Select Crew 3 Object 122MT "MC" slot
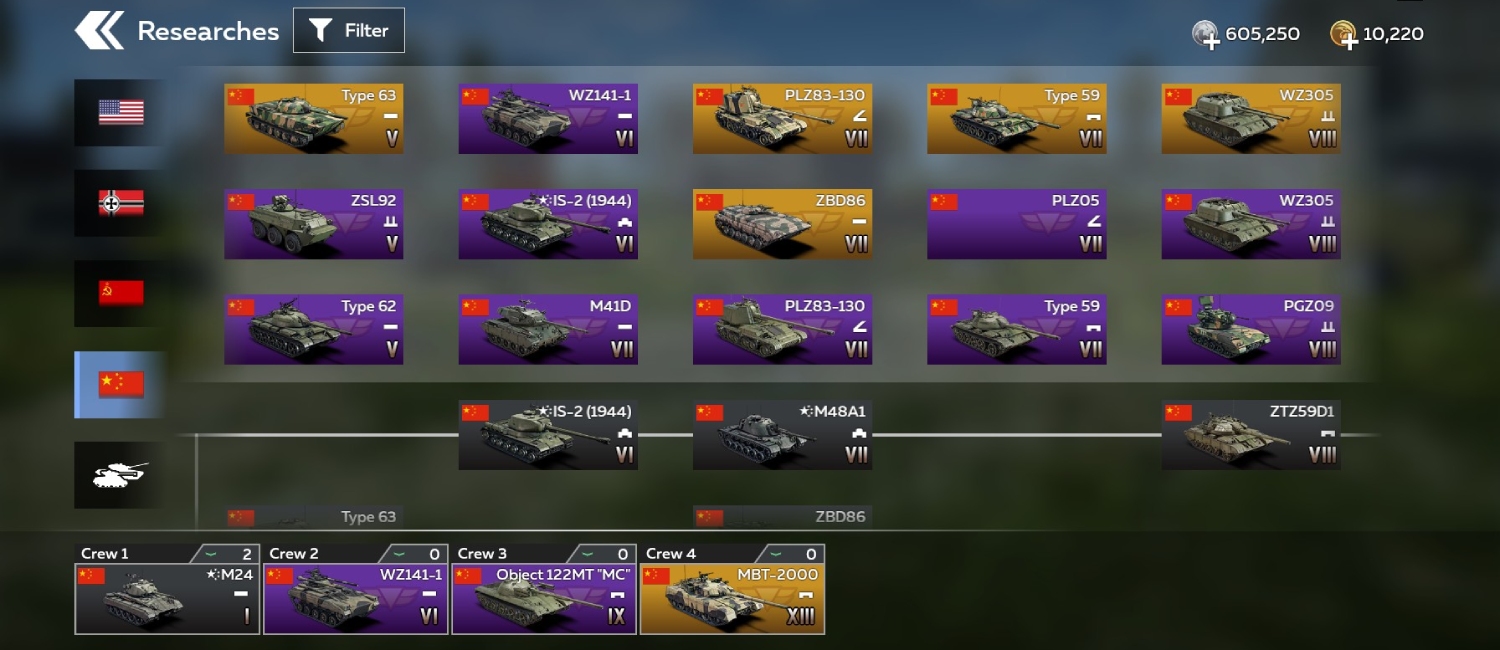This screenshot has height=650, width=1500. tap(544, 598)
